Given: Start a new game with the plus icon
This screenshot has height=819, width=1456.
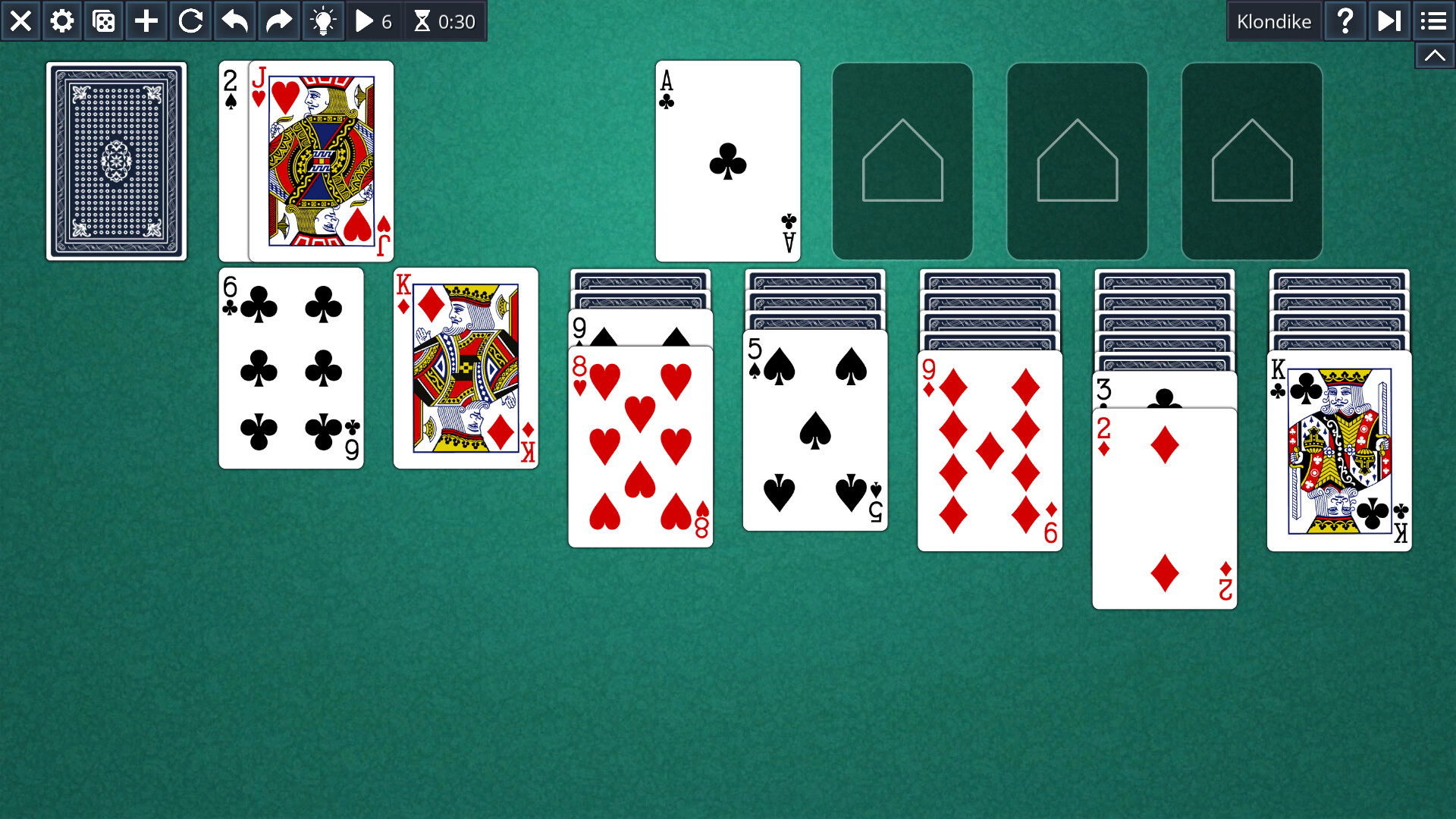Looking at the screenshot, I should [x=145, y=20].
